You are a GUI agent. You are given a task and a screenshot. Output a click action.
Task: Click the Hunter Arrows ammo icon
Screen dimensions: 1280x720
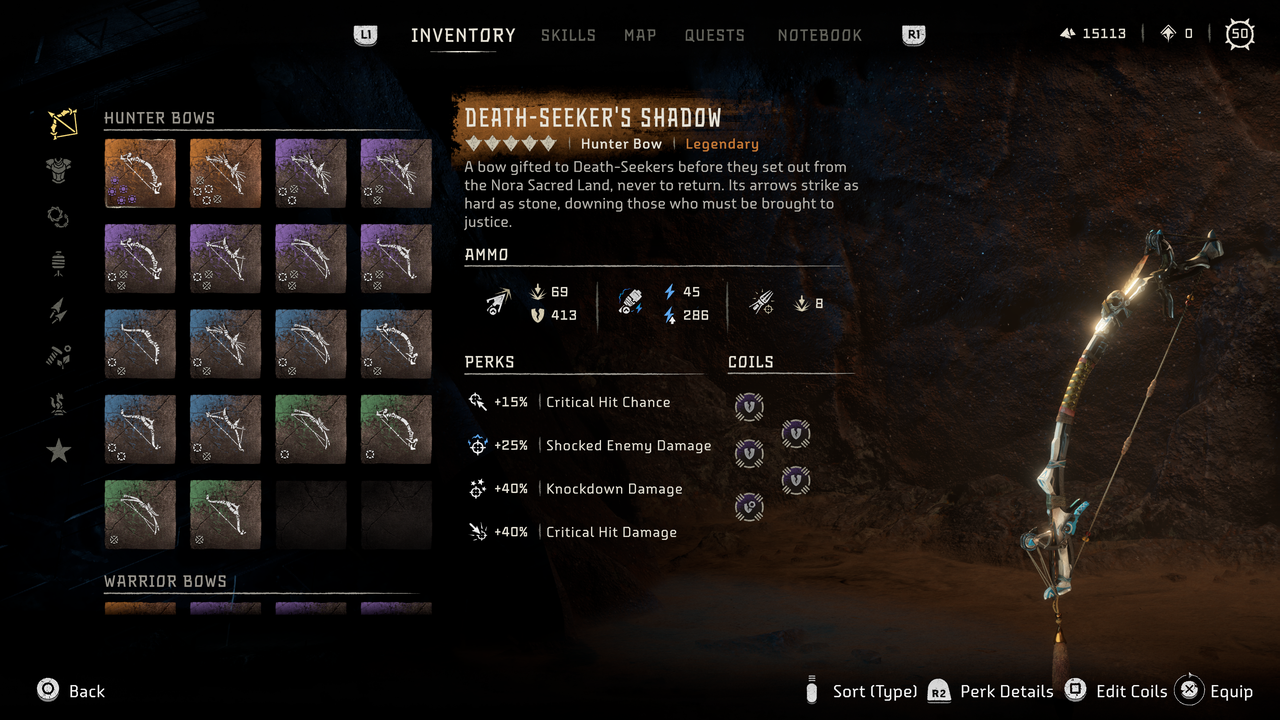[496, 302]
